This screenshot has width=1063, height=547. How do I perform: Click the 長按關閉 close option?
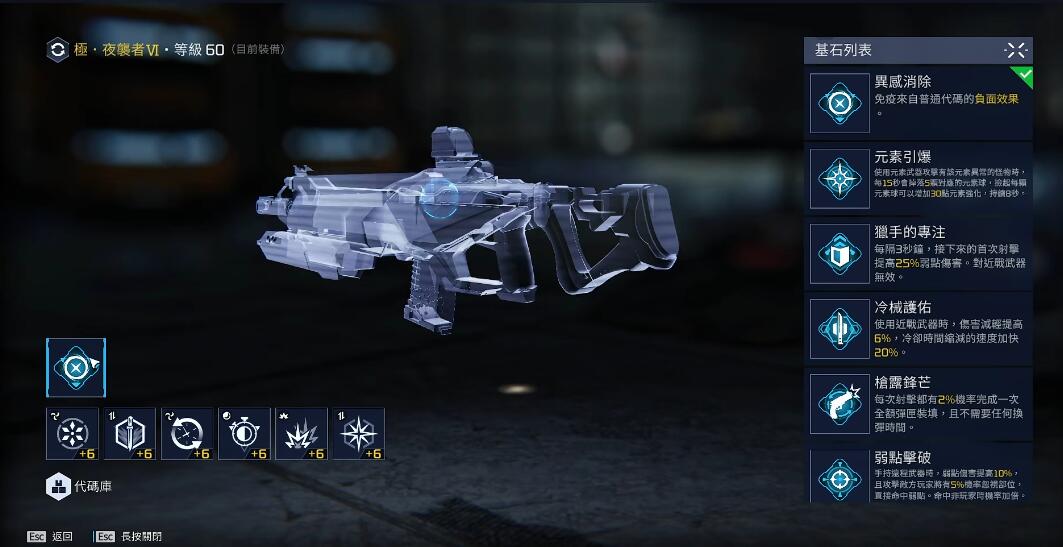(133, 537)
